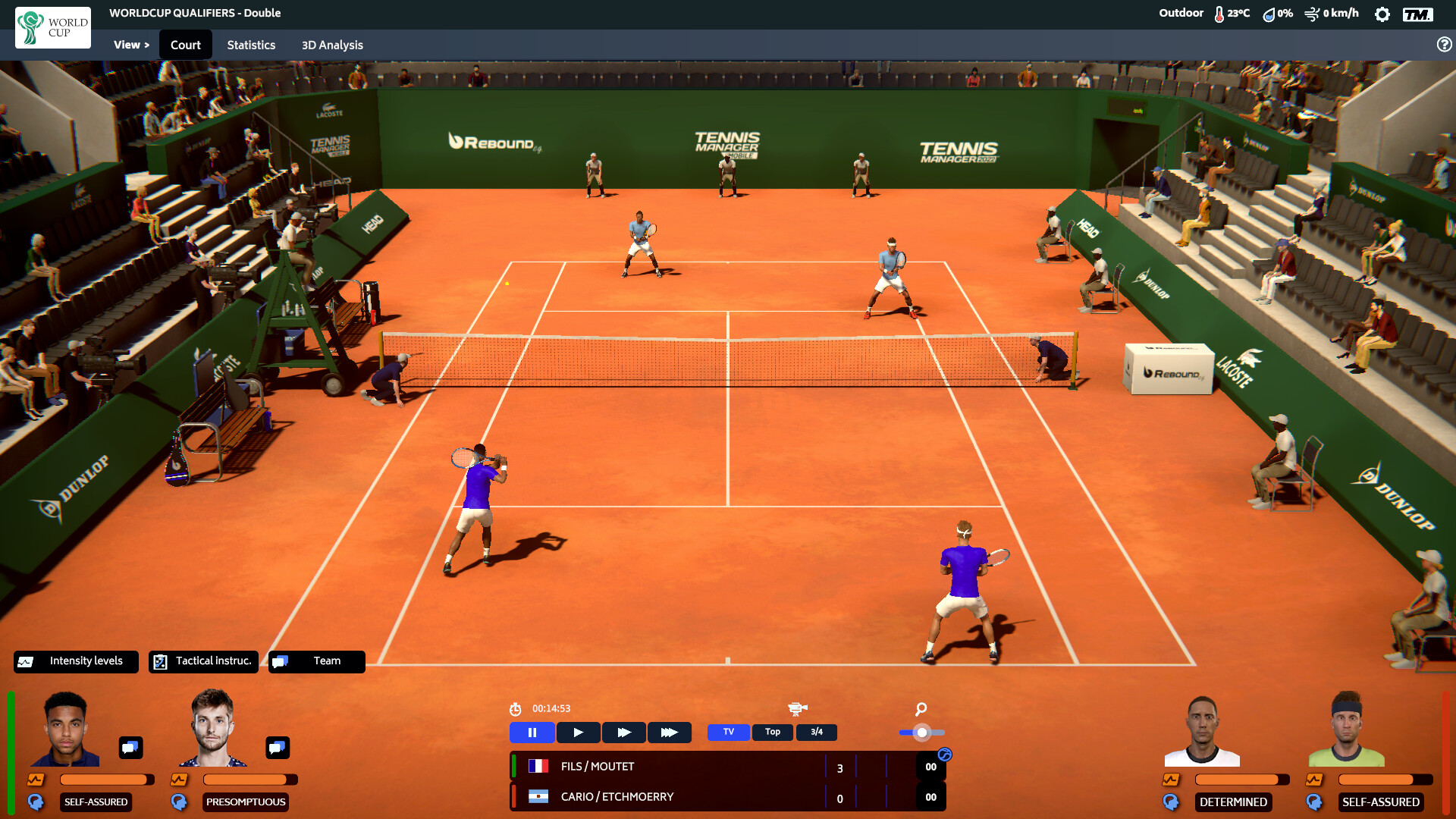Viewport: 1456px width, 819px height.
Task: Click the help question mark button
Action: click(1442, 44)
